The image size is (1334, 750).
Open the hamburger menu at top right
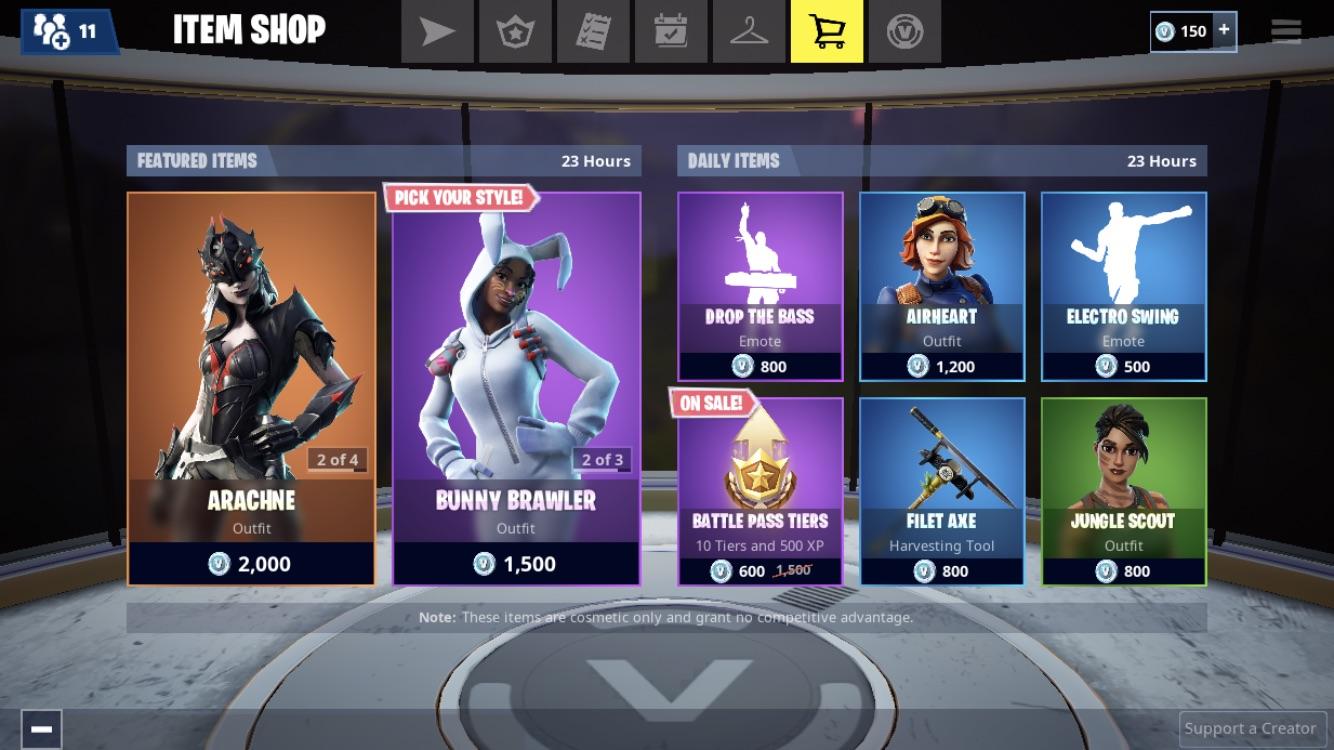[x=1285, y=30]
